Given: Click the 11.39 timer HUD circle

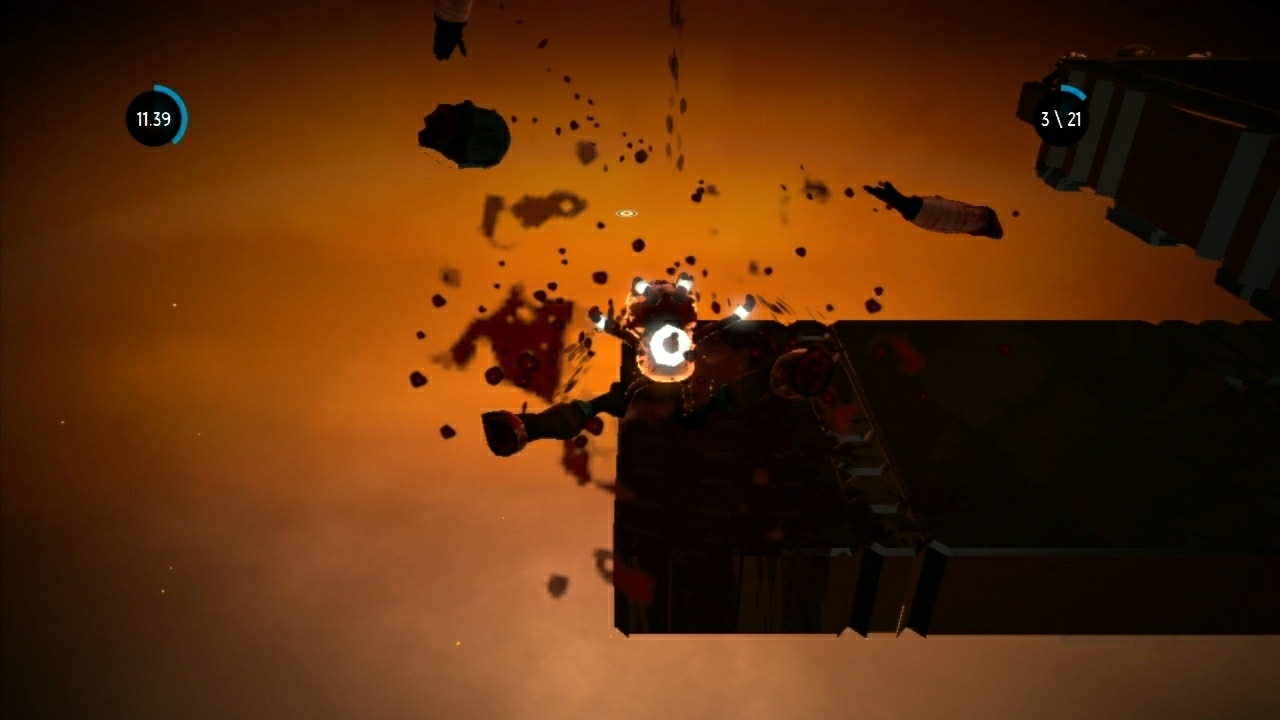Looking at the screenshot, I should coord(154,120).
